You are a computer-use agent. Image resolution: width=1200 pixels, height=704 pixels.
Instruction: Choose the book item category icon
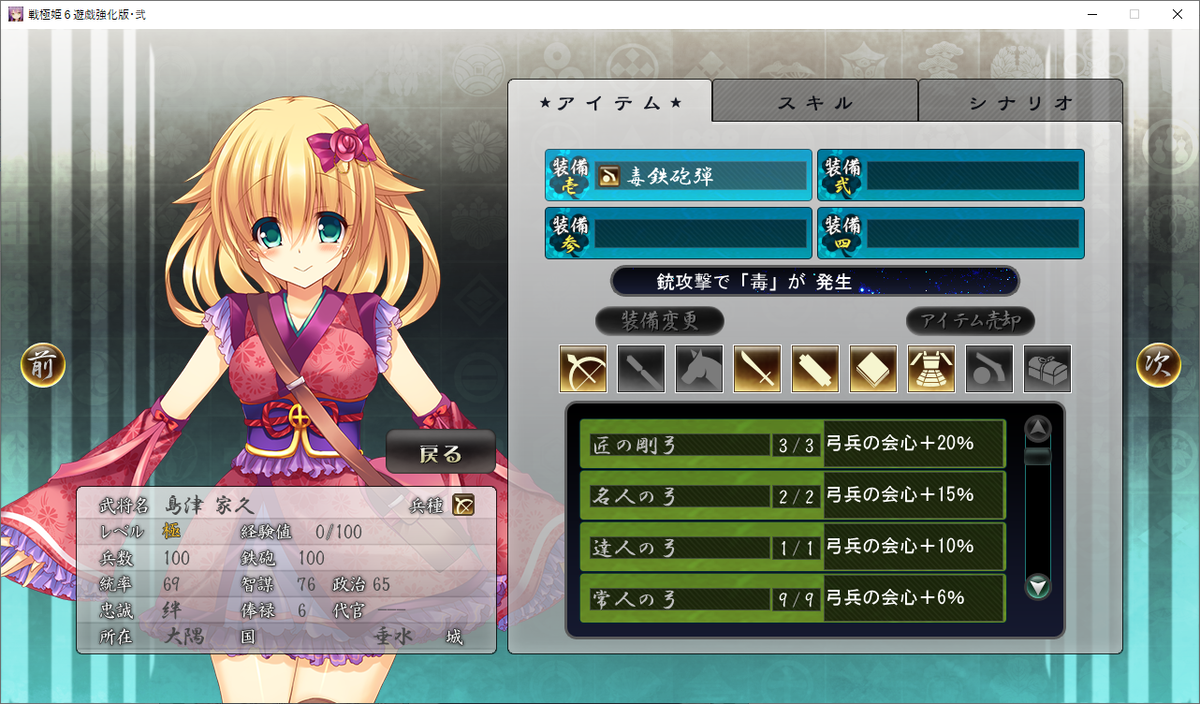click(873, 369)
